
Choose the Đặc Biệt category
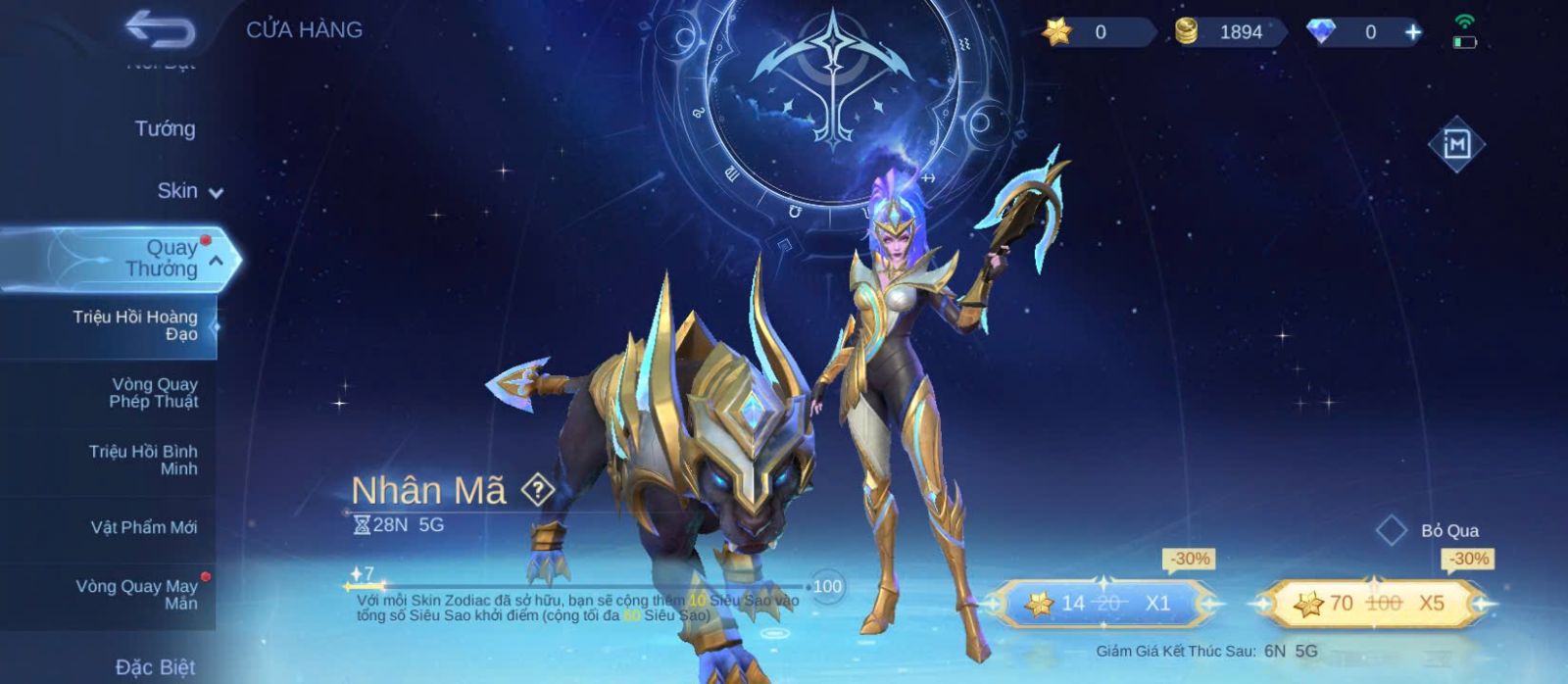pyautogui.click(x=155, y=667)
